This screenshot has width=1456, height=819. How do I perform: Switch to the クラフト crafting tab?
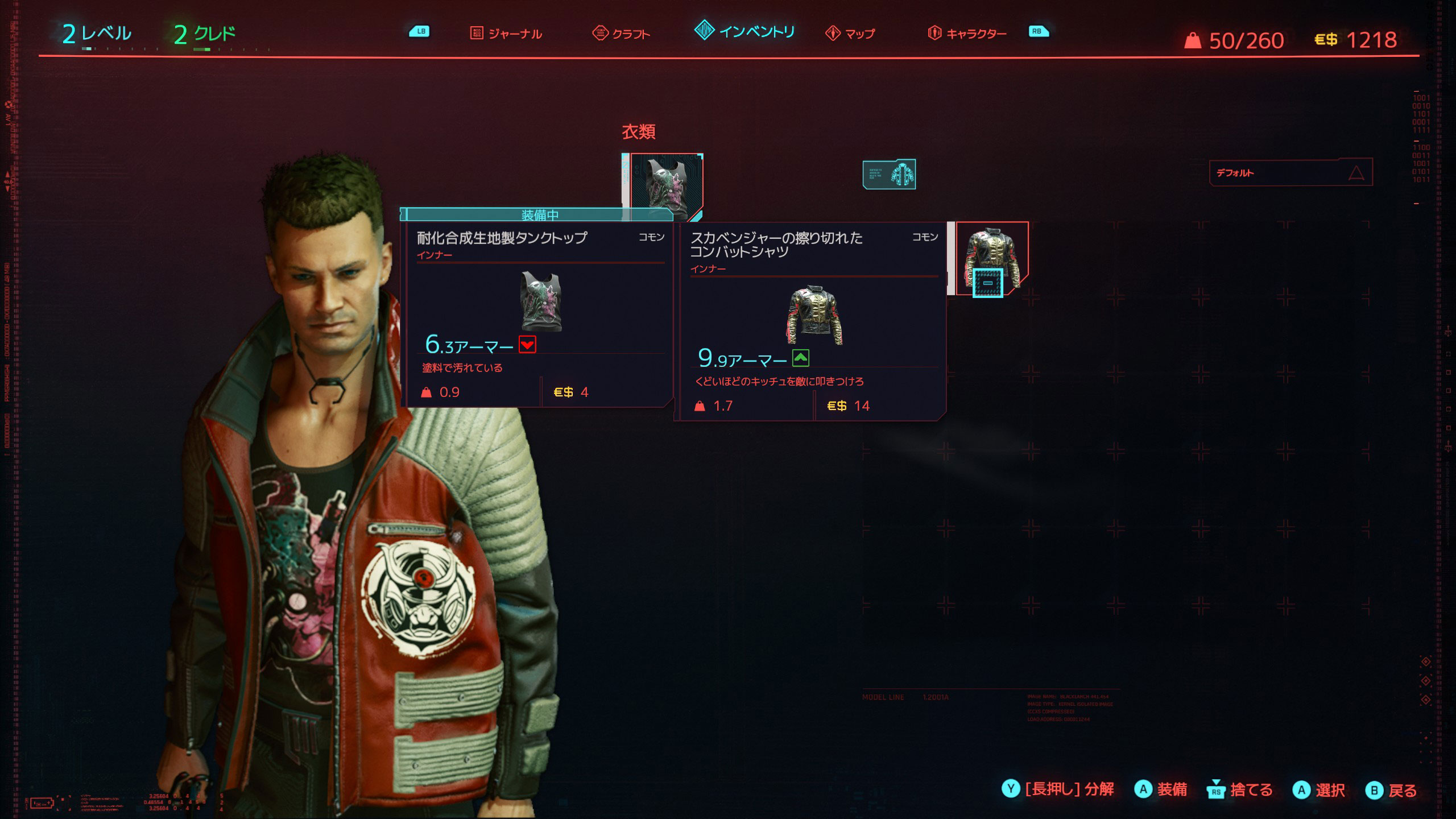622,34
